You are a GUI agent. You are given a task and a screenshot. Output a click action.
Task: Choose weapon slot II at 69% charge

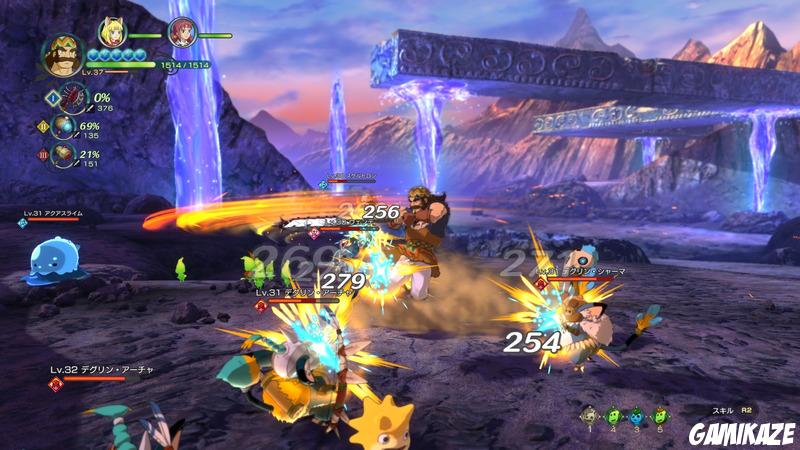click(66, 128)
